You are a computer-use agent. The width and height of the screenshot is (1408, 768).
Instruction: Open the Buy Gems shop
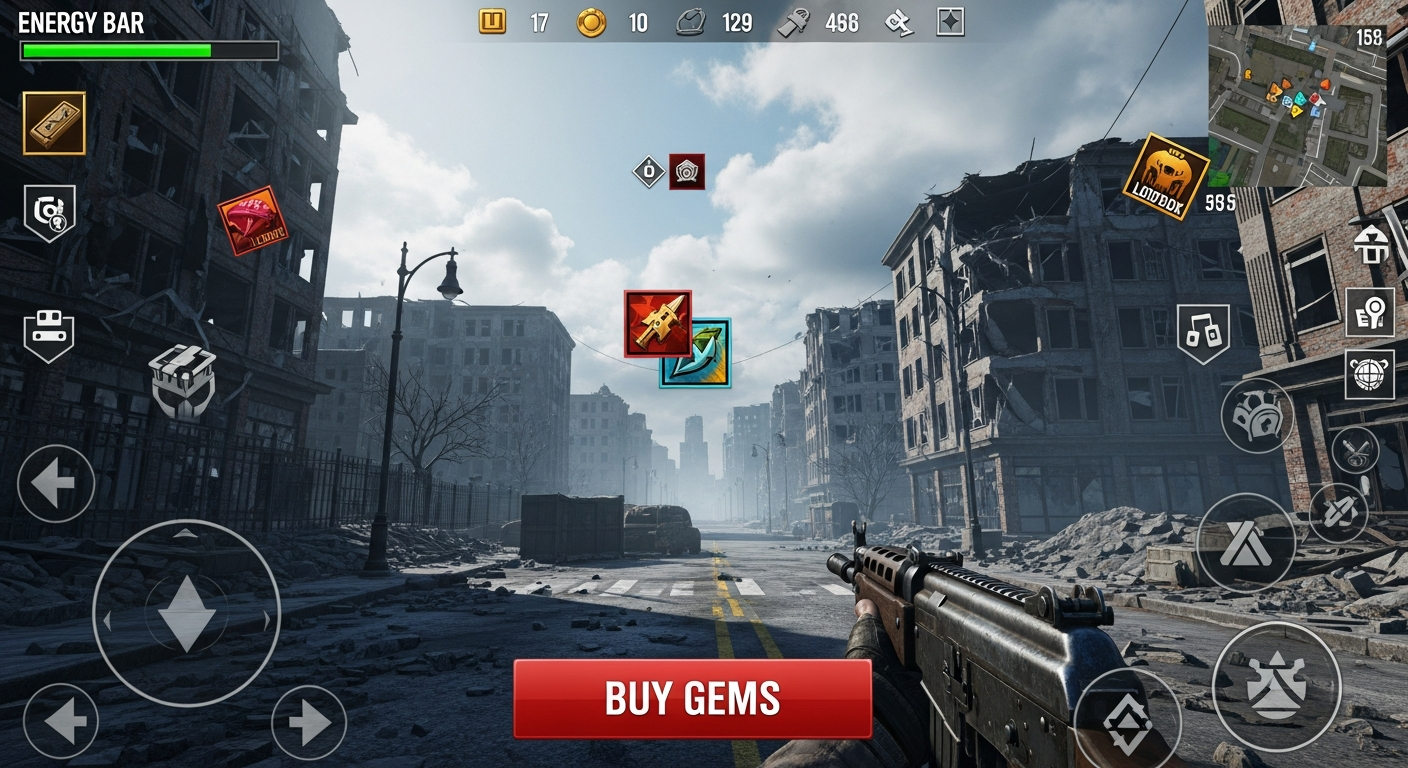tap(692, 698)
